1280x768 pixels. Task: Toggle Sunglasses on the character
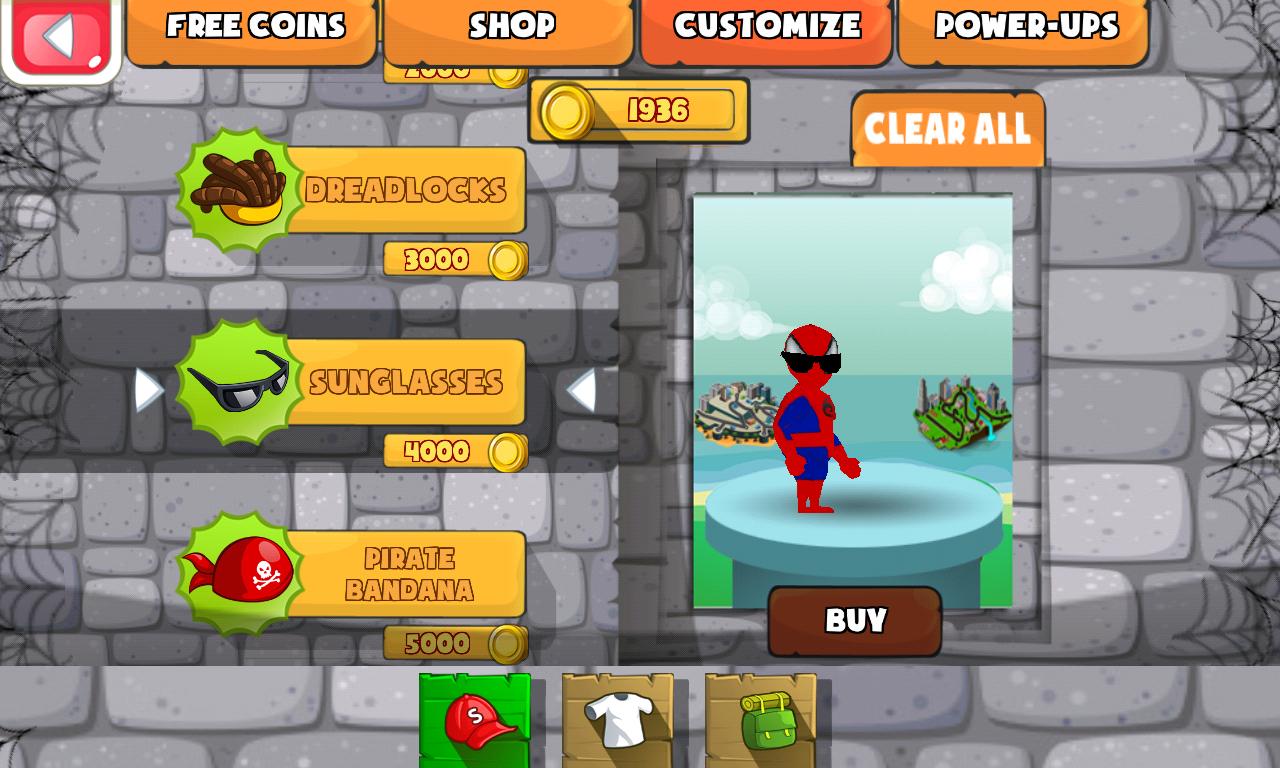coord(410,380)
